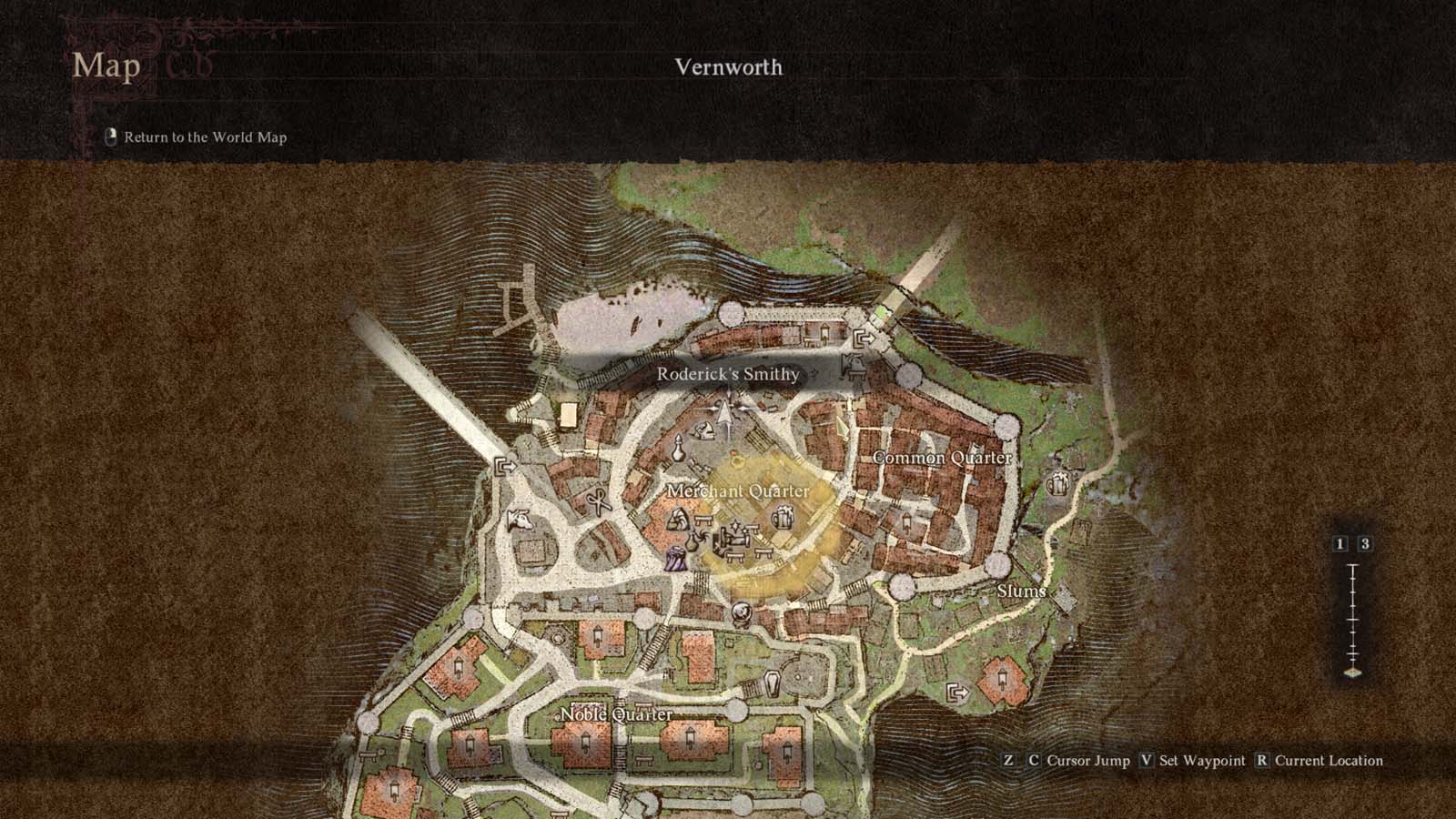Select the mug icon east of Common Quarter

click(1058, 485)
